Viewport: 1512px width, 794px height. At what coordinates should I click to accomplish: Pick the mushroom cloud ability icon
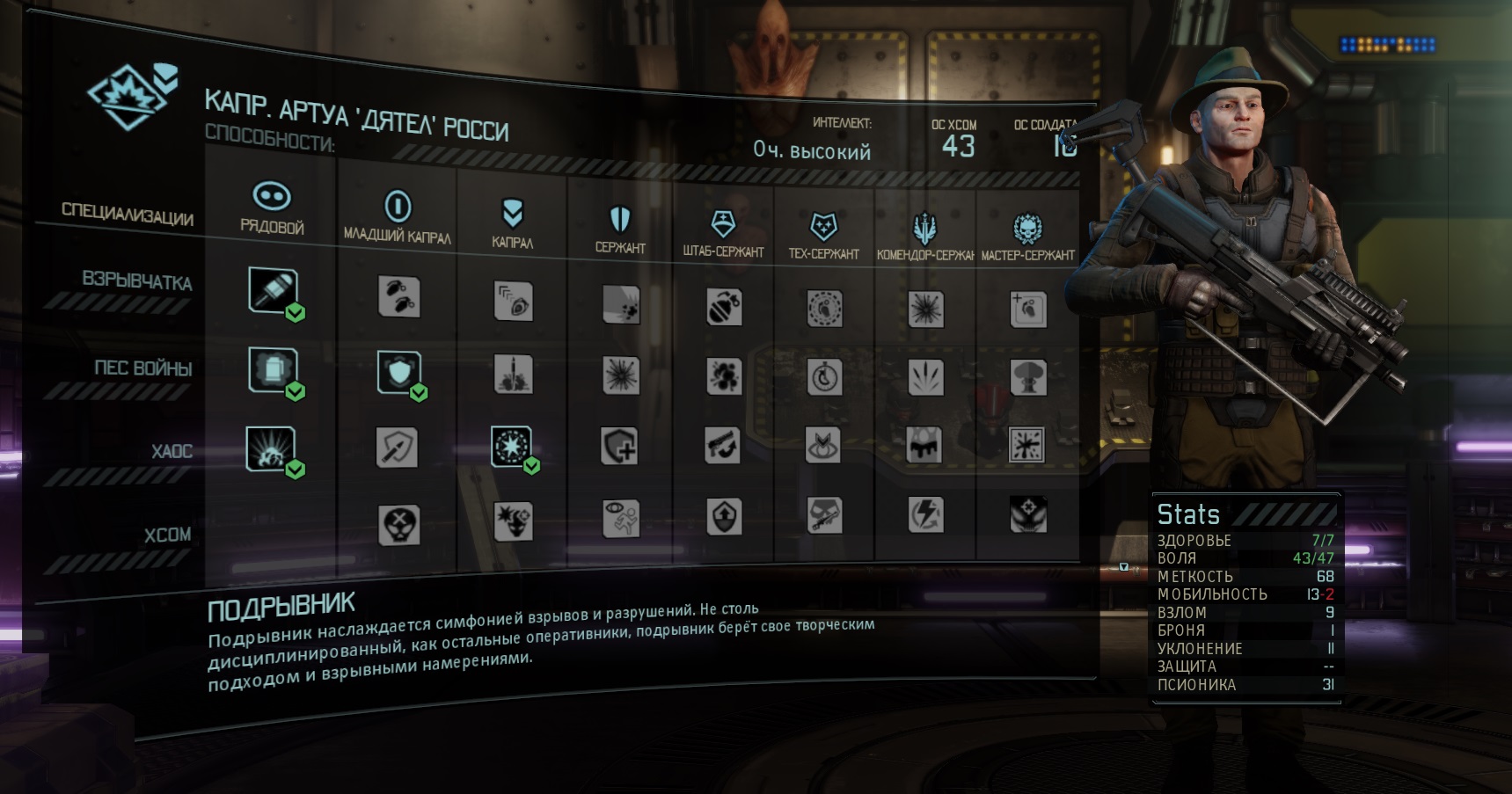point(1028,377)
